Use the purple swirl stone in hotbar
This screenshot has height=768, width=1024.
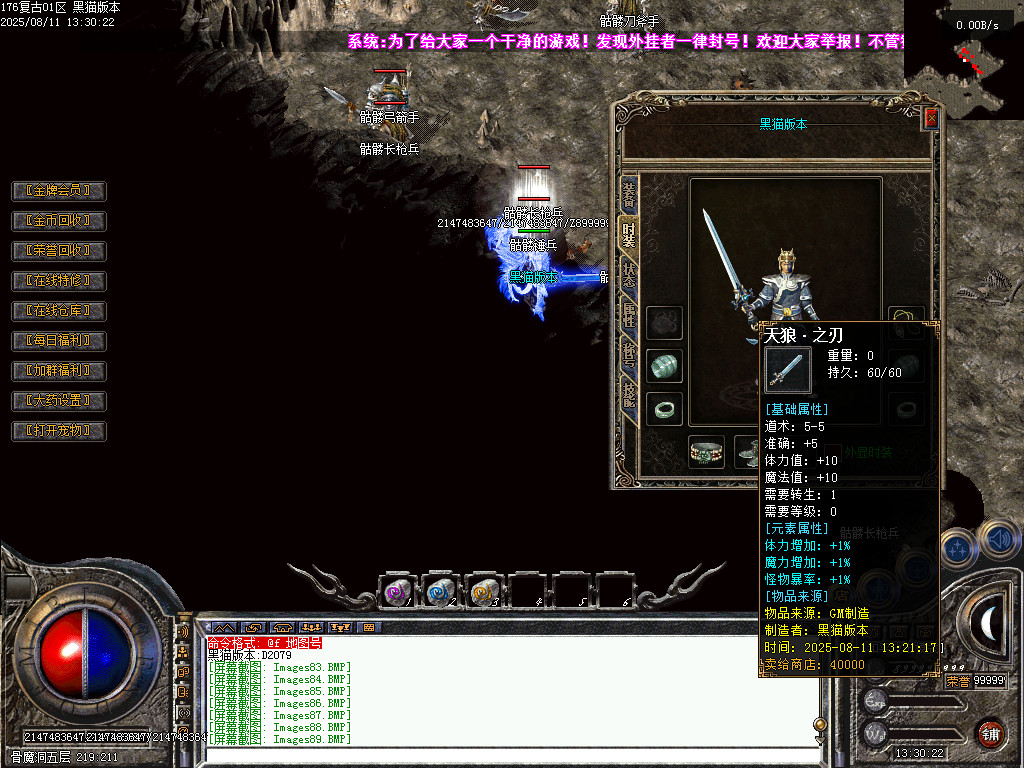click(x=398, y=592)
